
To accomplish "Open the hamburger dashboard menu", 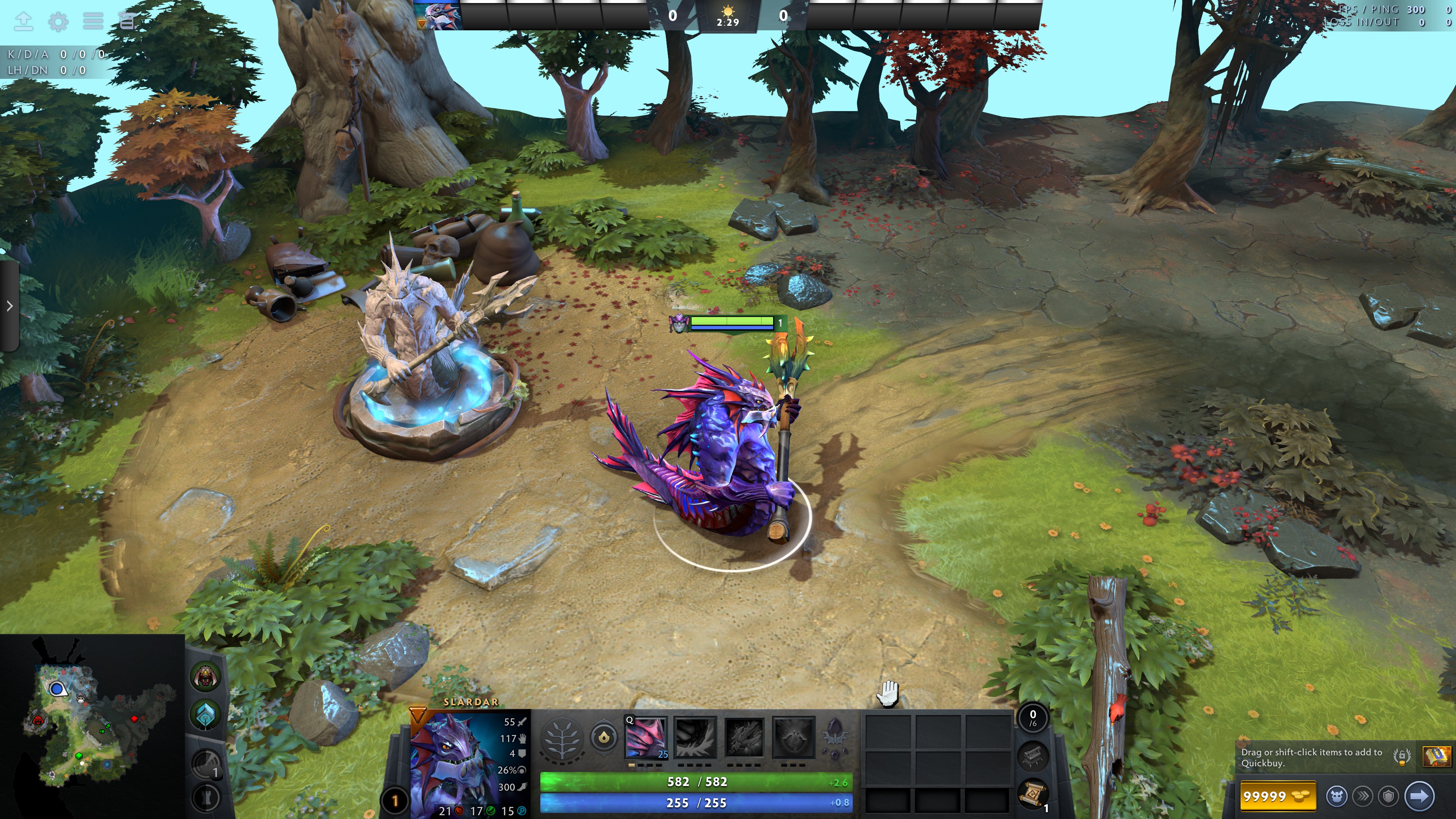I will pos(93,22).
